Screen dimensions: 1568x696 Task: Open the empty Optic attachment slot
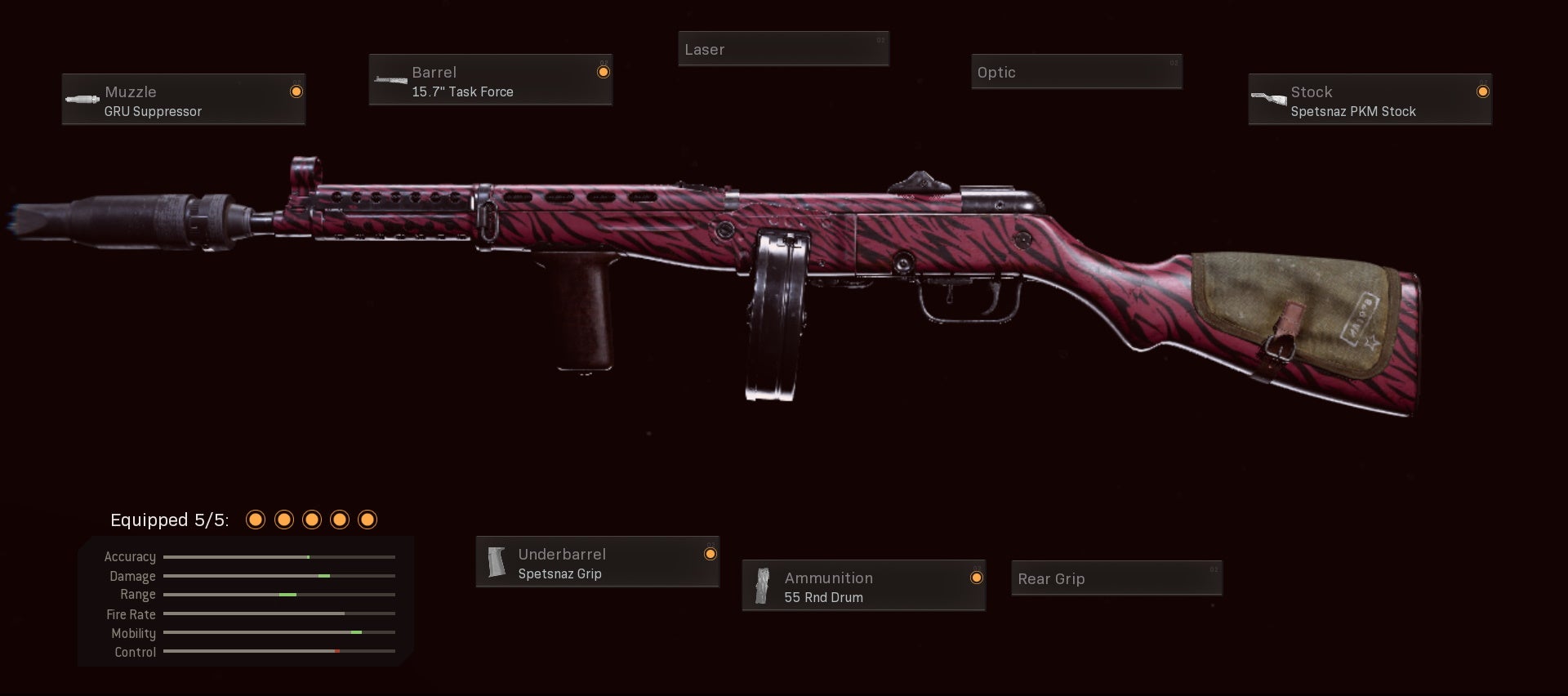click(x=1076, y=72)
